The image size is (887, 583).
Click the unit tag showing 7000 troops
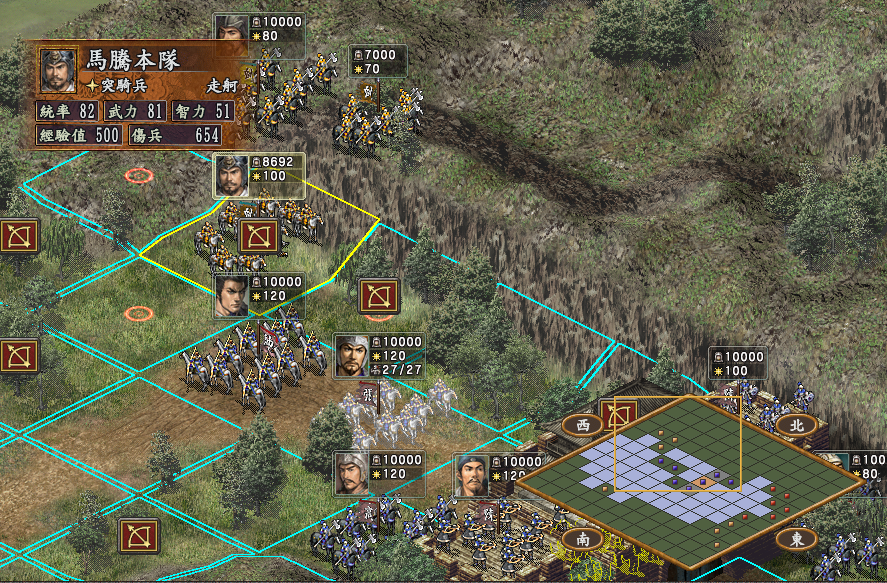click(378, 61)
